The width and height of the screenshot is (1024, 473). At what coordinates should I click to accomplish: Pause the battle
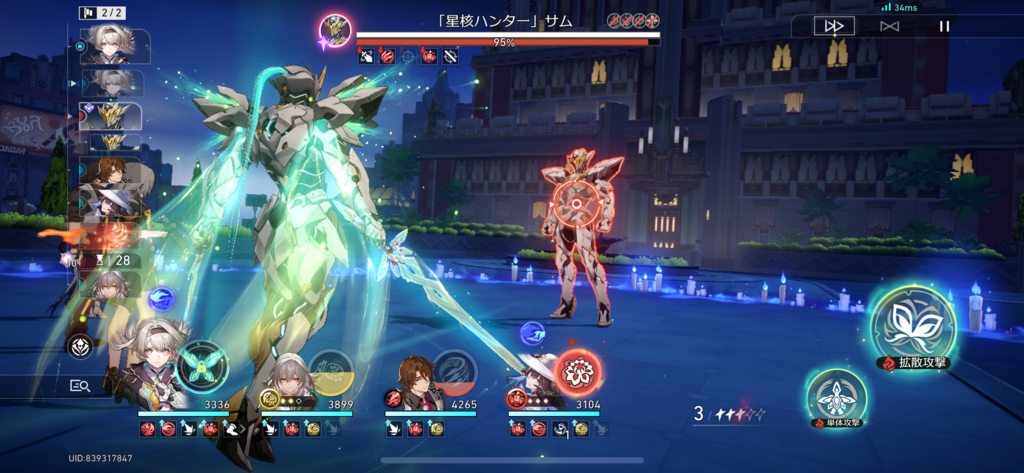[x=944, y=27]
